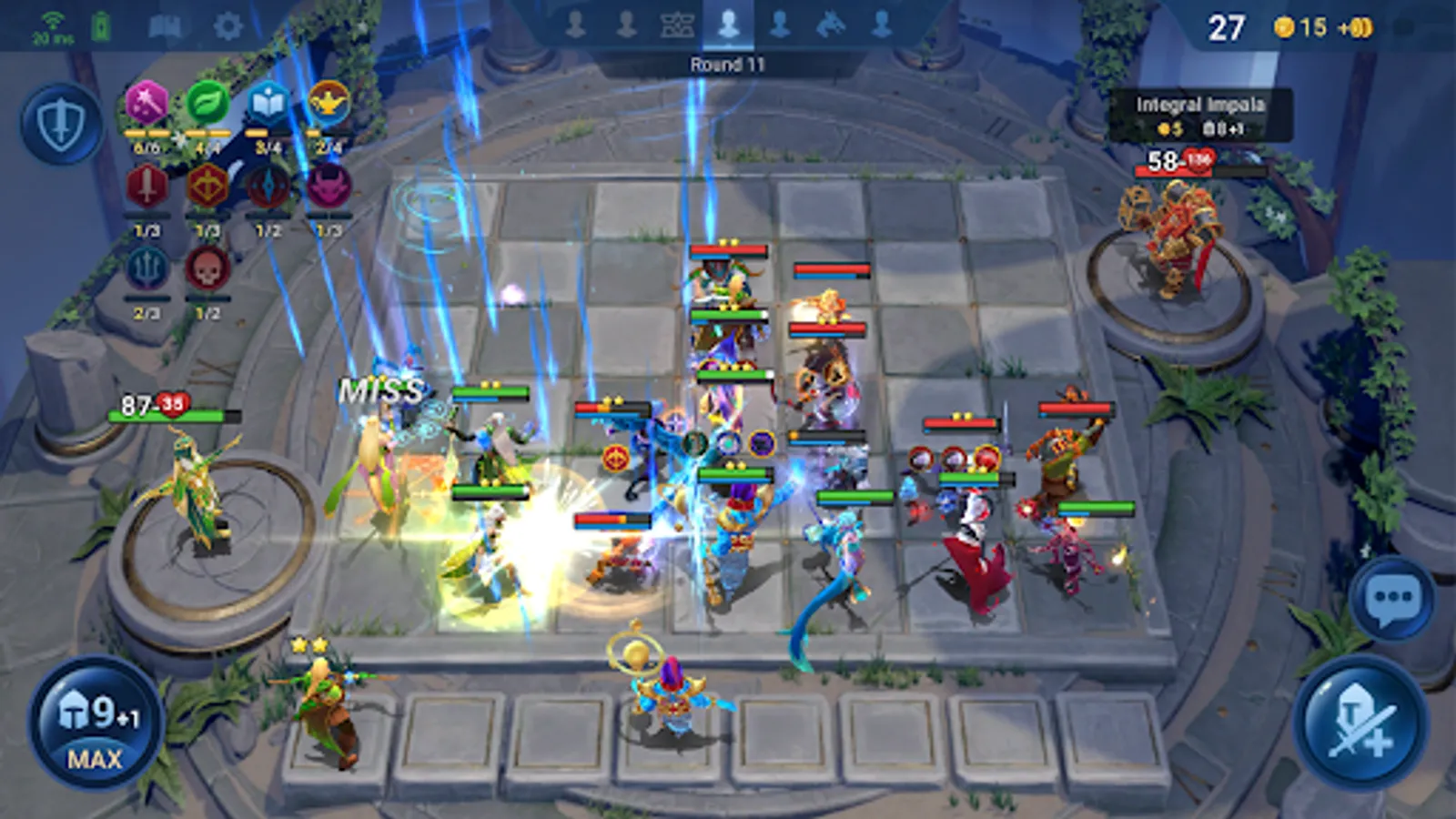The height and width of the screenshot is (819, 1456).
Task: Tap the Round 11 indicator
Action: pyautogui.click(x=728, y=62)
